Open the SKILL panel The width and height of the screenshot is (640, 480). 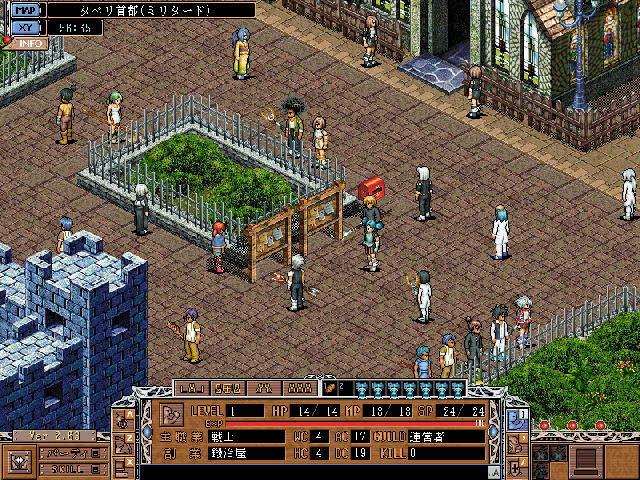pos(72,467)
